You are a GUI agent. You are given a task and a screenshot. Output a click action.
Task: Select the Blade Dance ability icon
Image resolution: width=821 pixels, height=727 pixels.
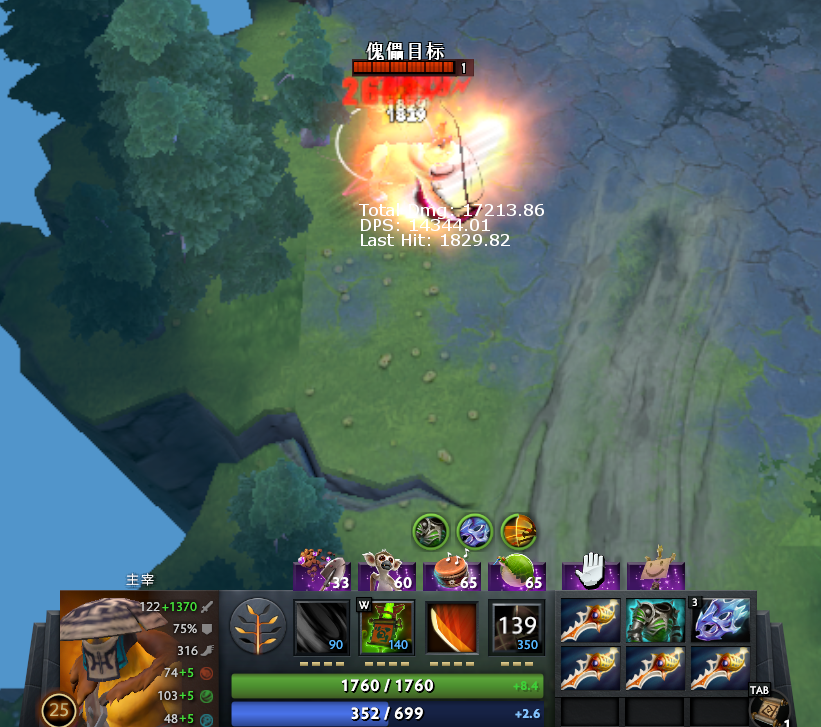click(x=452, y=627)
